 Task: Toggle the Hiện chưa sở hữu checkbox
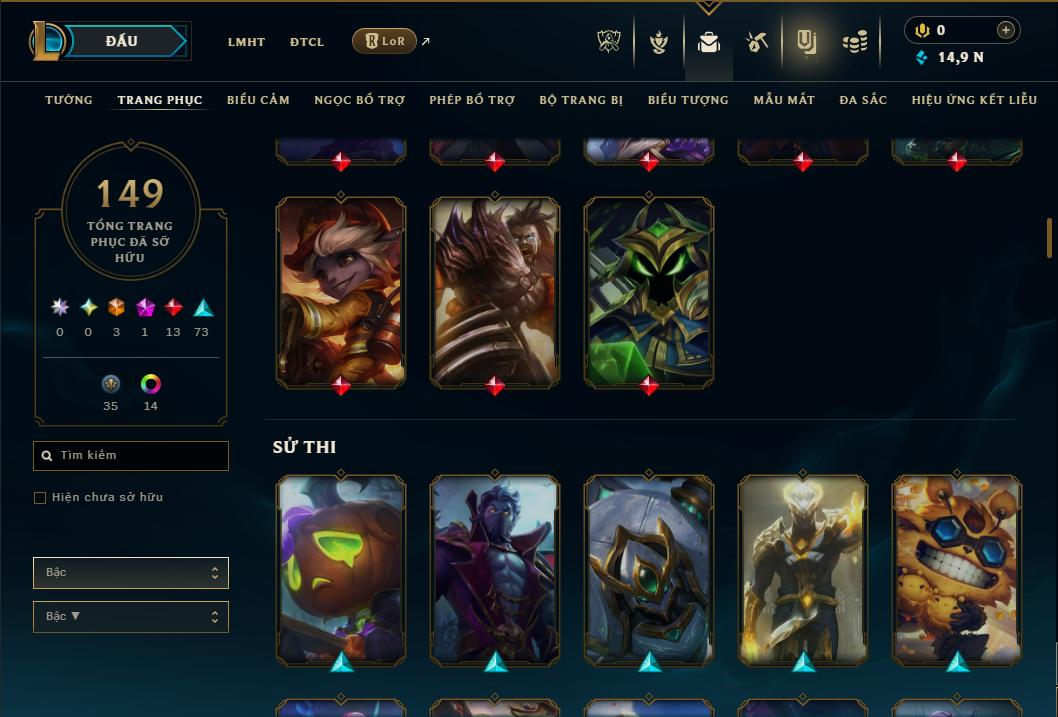coord(40,498)
